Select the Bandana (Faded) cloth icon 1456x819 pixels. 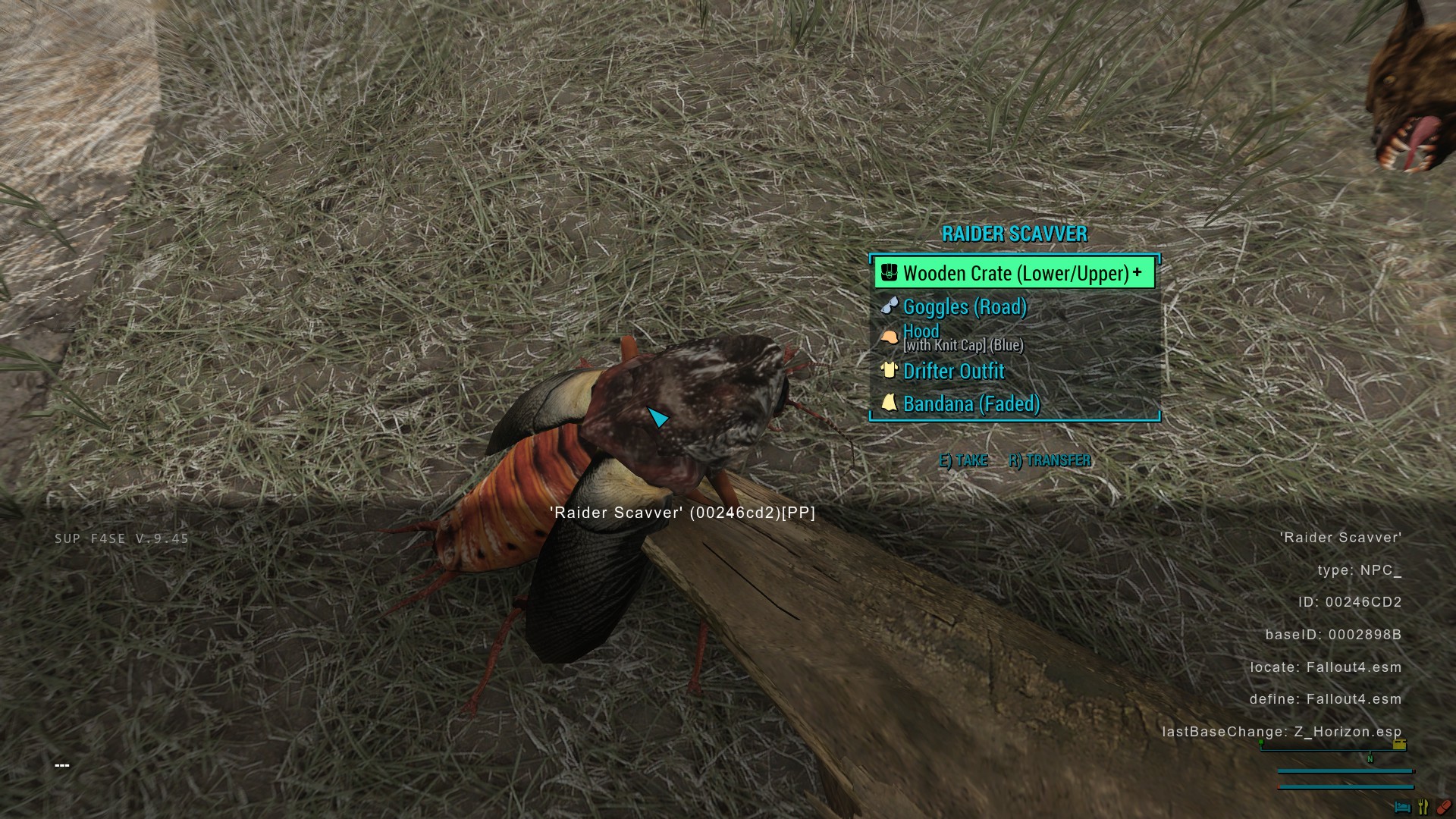click(x=890, y=403)
